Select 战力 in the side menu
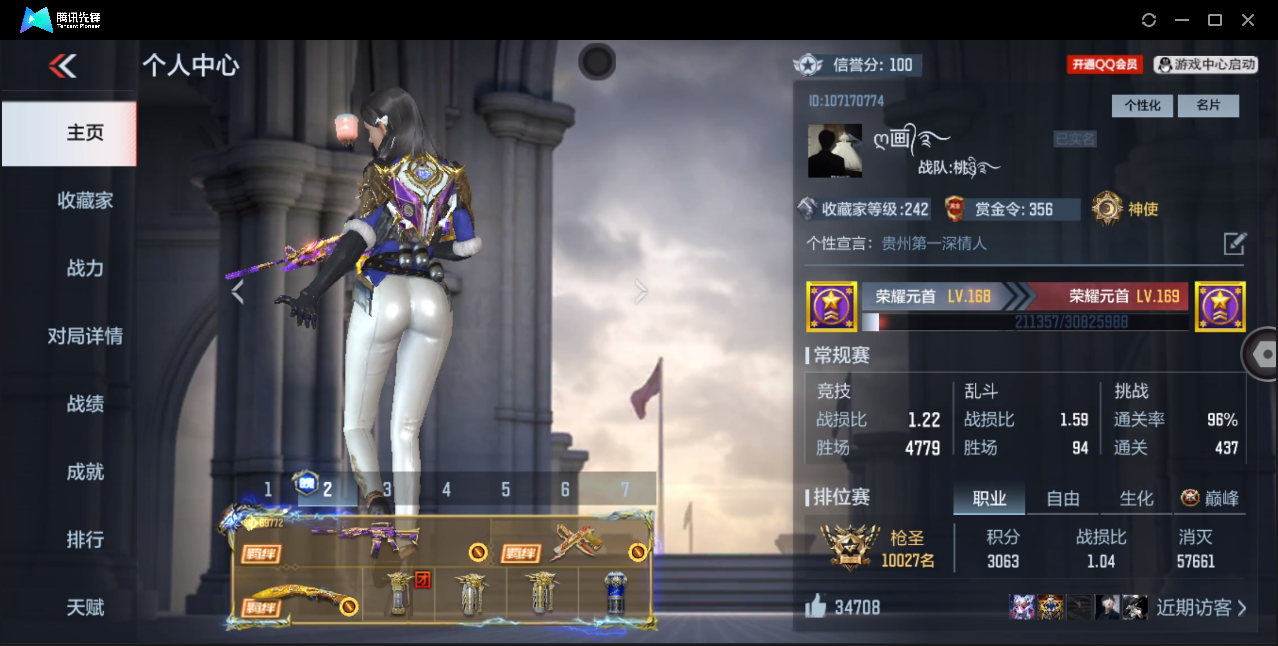 click(85, 268)
